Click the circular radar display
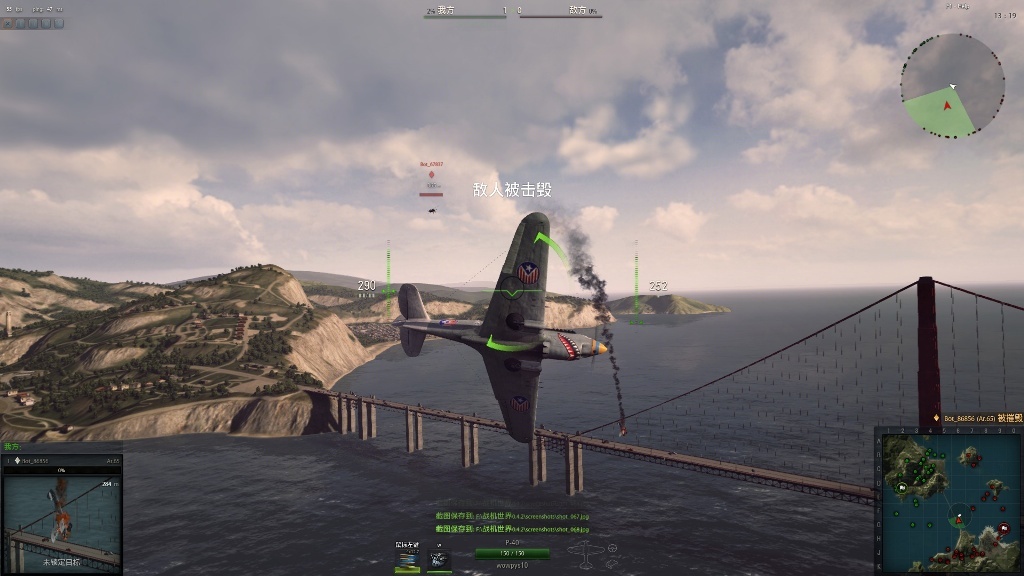Screen dimensions: 1024x576 click(x=952, y=85)
